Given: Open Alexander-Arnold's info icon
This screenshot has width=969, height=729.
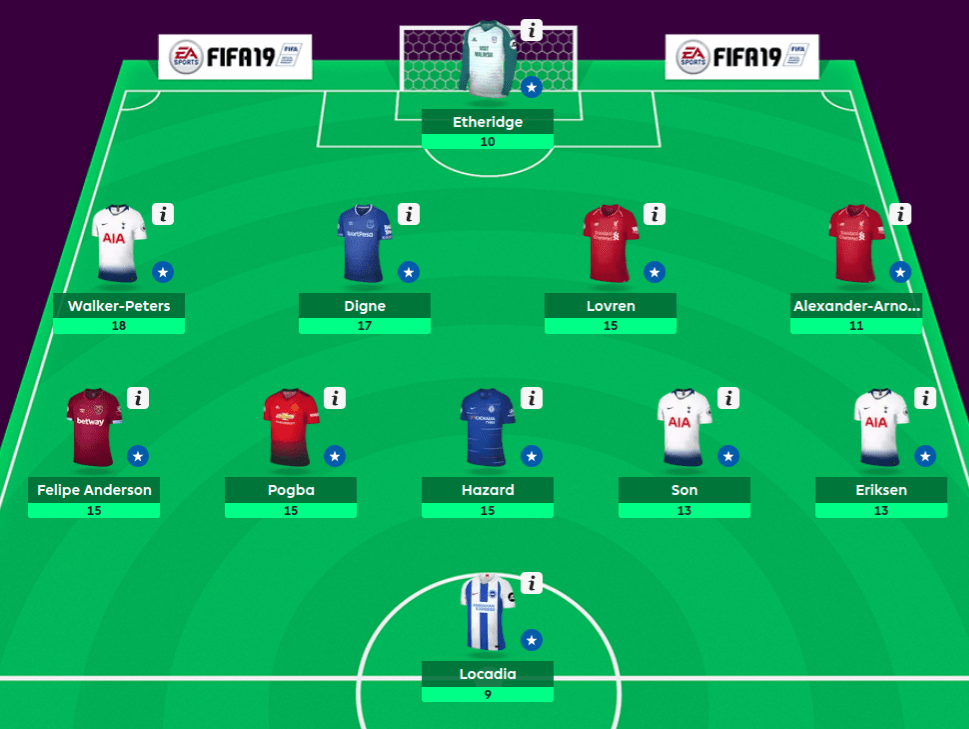Looking at the screenshot, I should [x=901, y=214].
